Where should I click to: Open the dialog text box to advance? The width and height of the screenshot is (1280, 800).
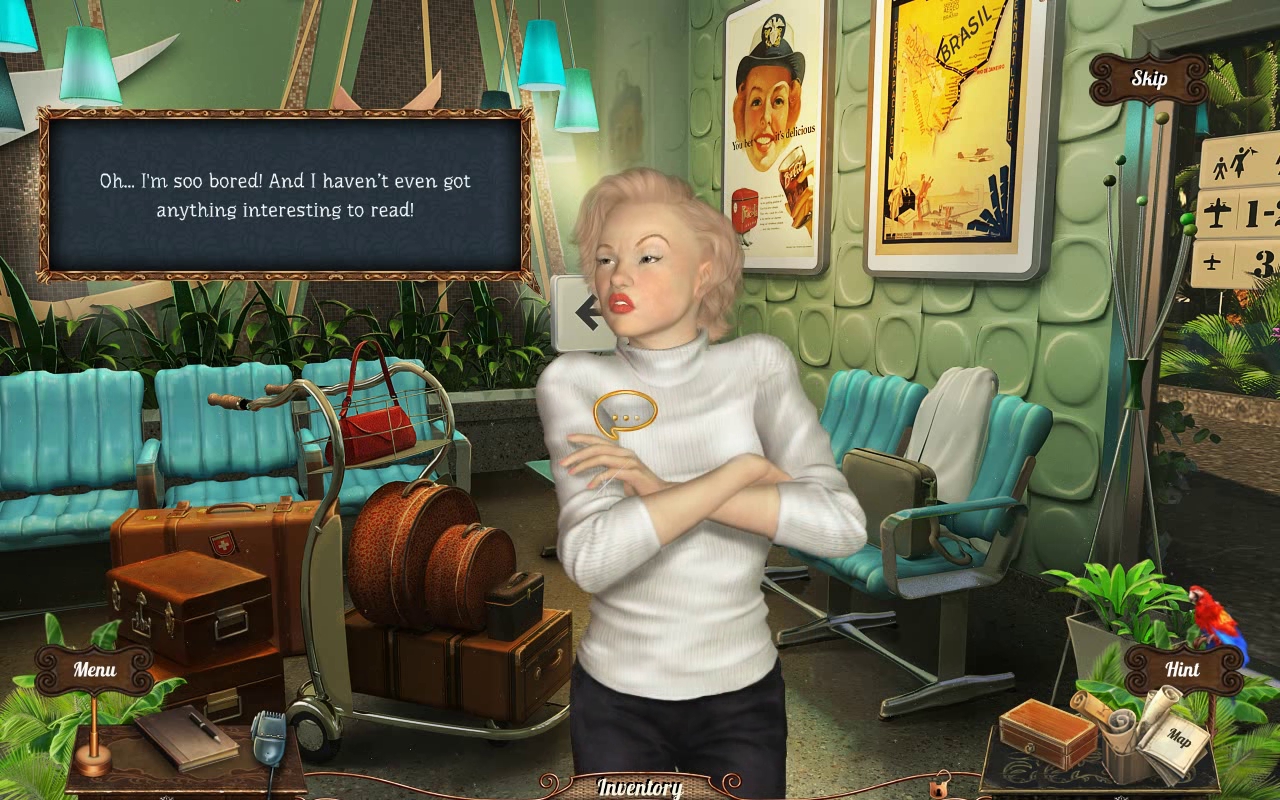285,197
